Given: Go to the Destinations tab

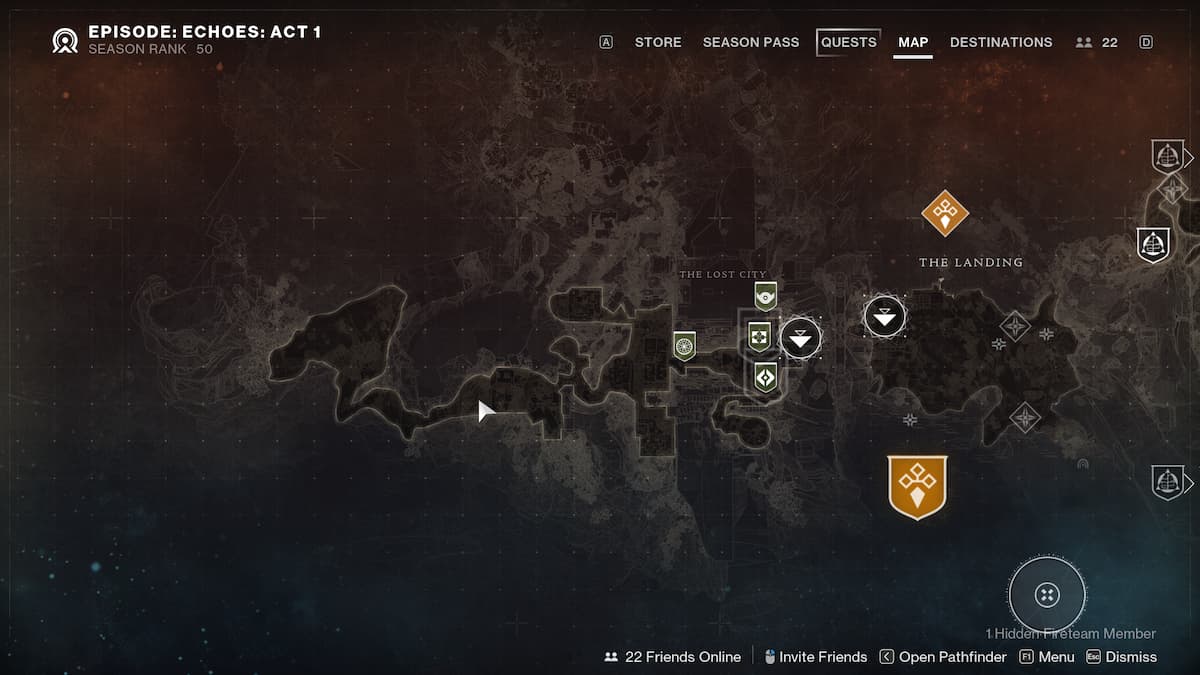Looking at the screenshot, I should pos(1001,42).
